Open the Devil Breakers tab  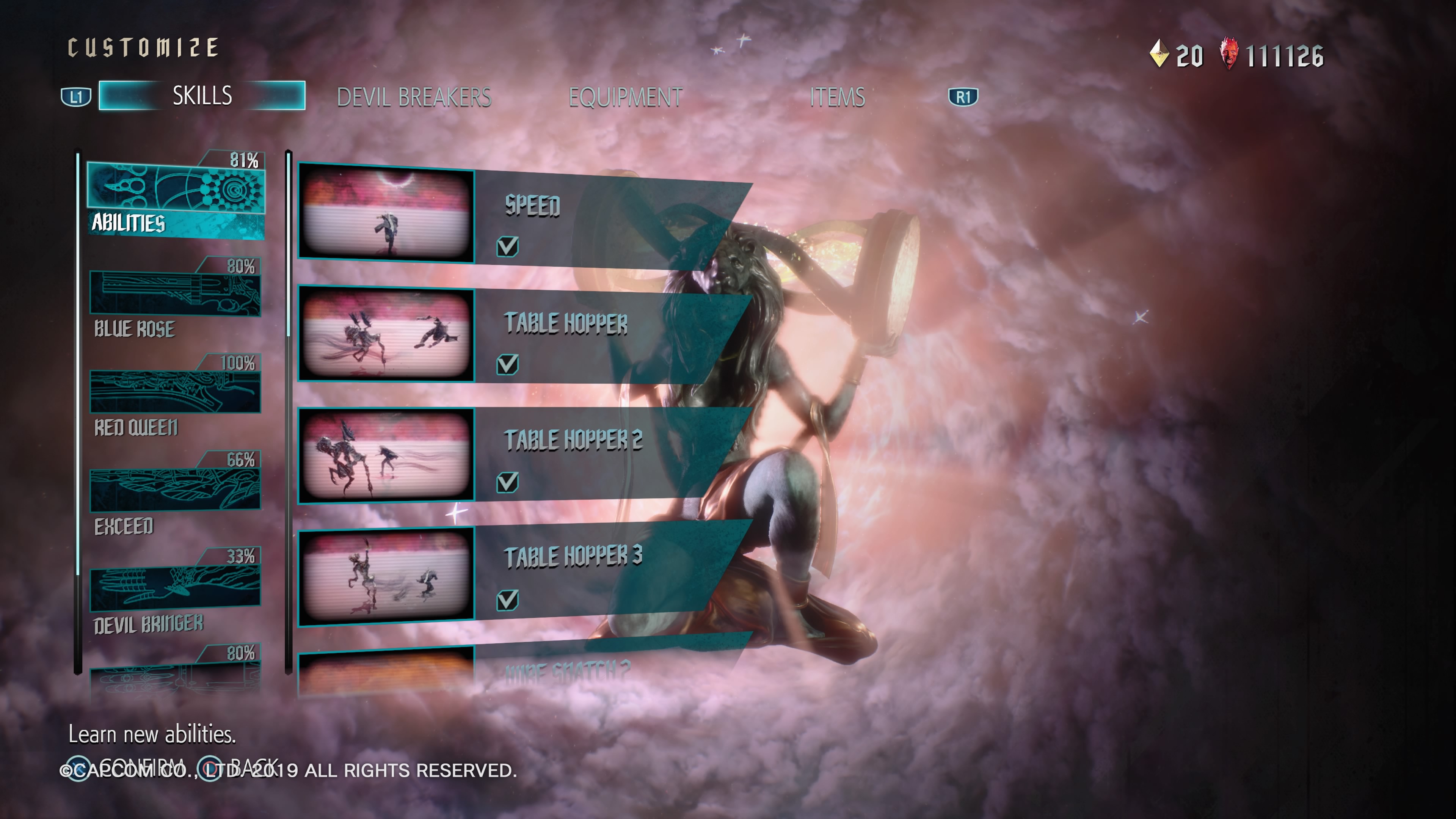coord(414,97)
